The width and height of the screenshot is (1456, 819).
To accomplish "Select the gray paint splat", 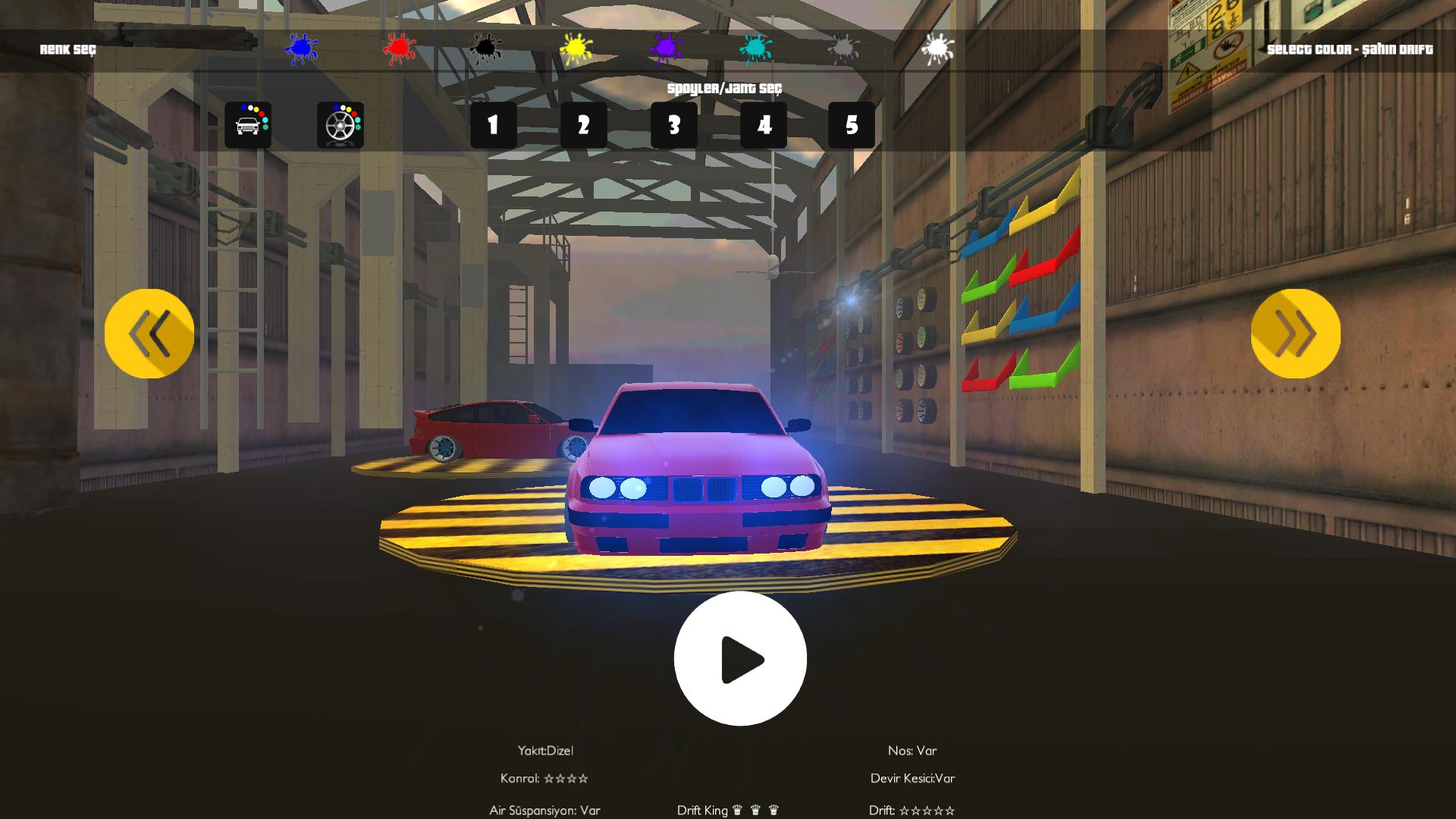I will (x=842, y=48).
